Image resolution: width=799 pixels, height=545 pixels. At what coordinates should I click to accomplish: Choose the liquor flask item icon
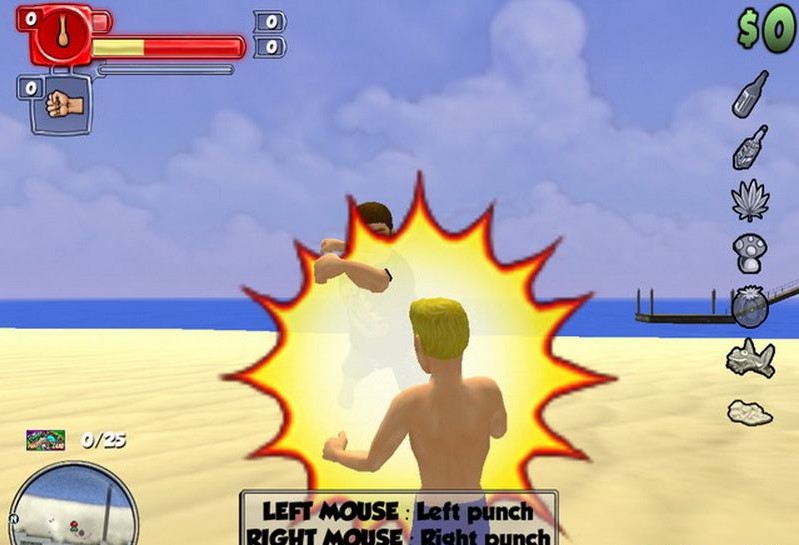[750, 147]
